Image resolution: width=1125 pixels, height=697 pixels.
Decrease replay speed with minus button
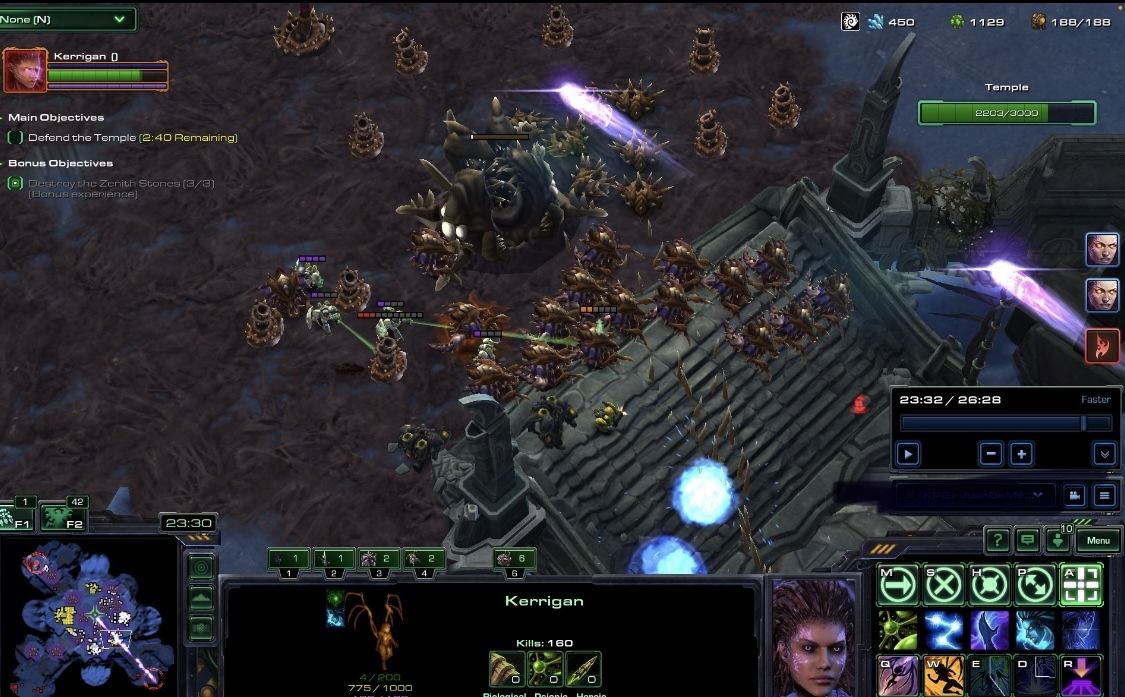[991, 454]
